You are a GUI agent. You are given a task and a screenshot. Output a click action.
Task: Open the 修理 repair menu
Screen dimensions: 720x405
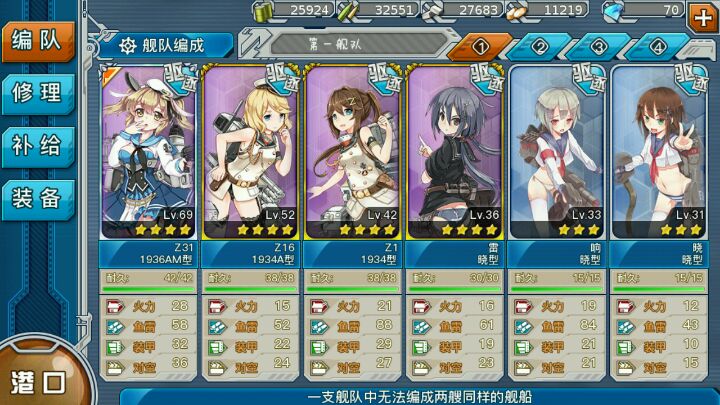pyautogui.click(x=37, y=94)
